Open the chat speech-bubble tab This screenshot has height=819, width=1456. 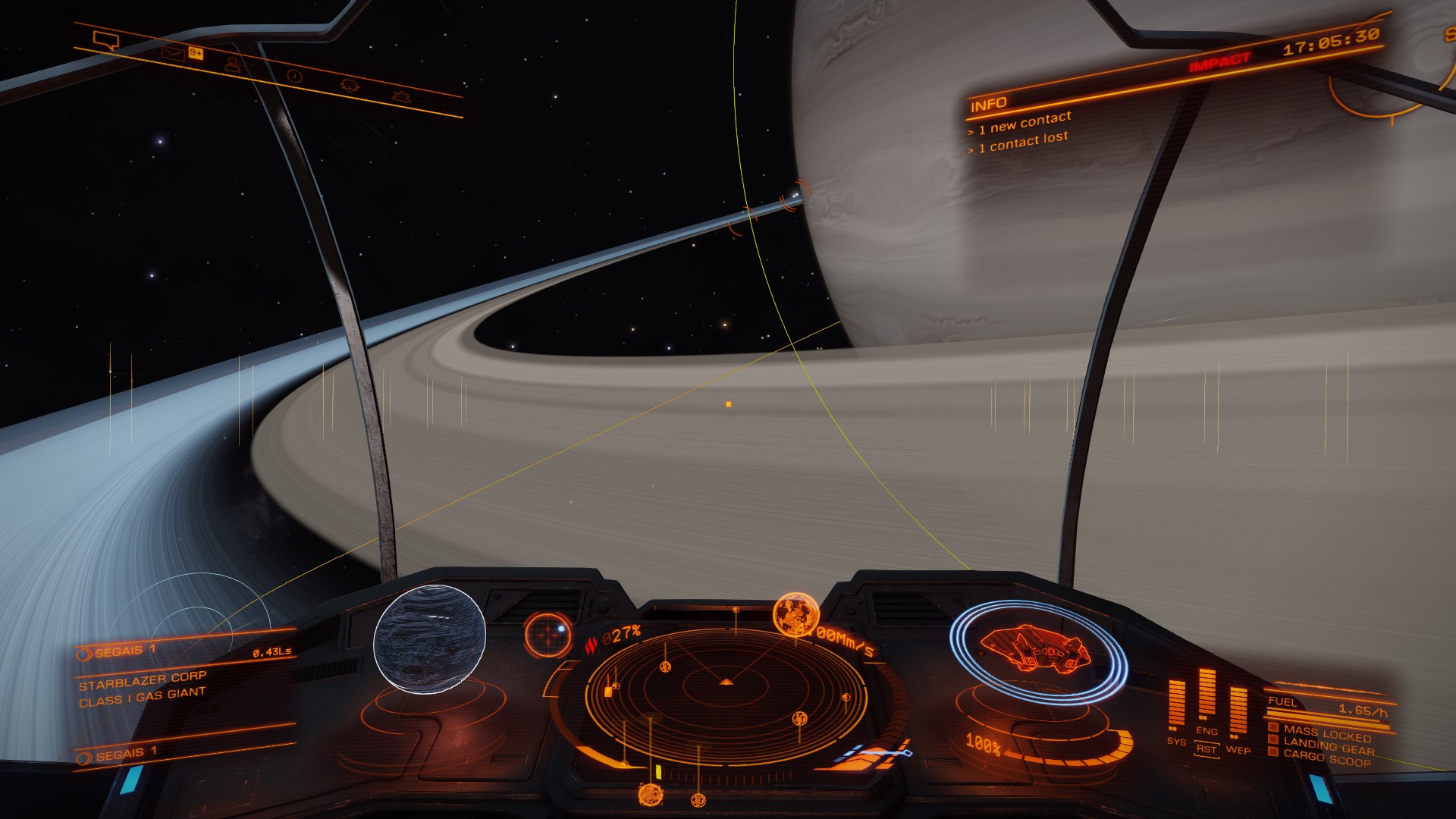(105, 39)
